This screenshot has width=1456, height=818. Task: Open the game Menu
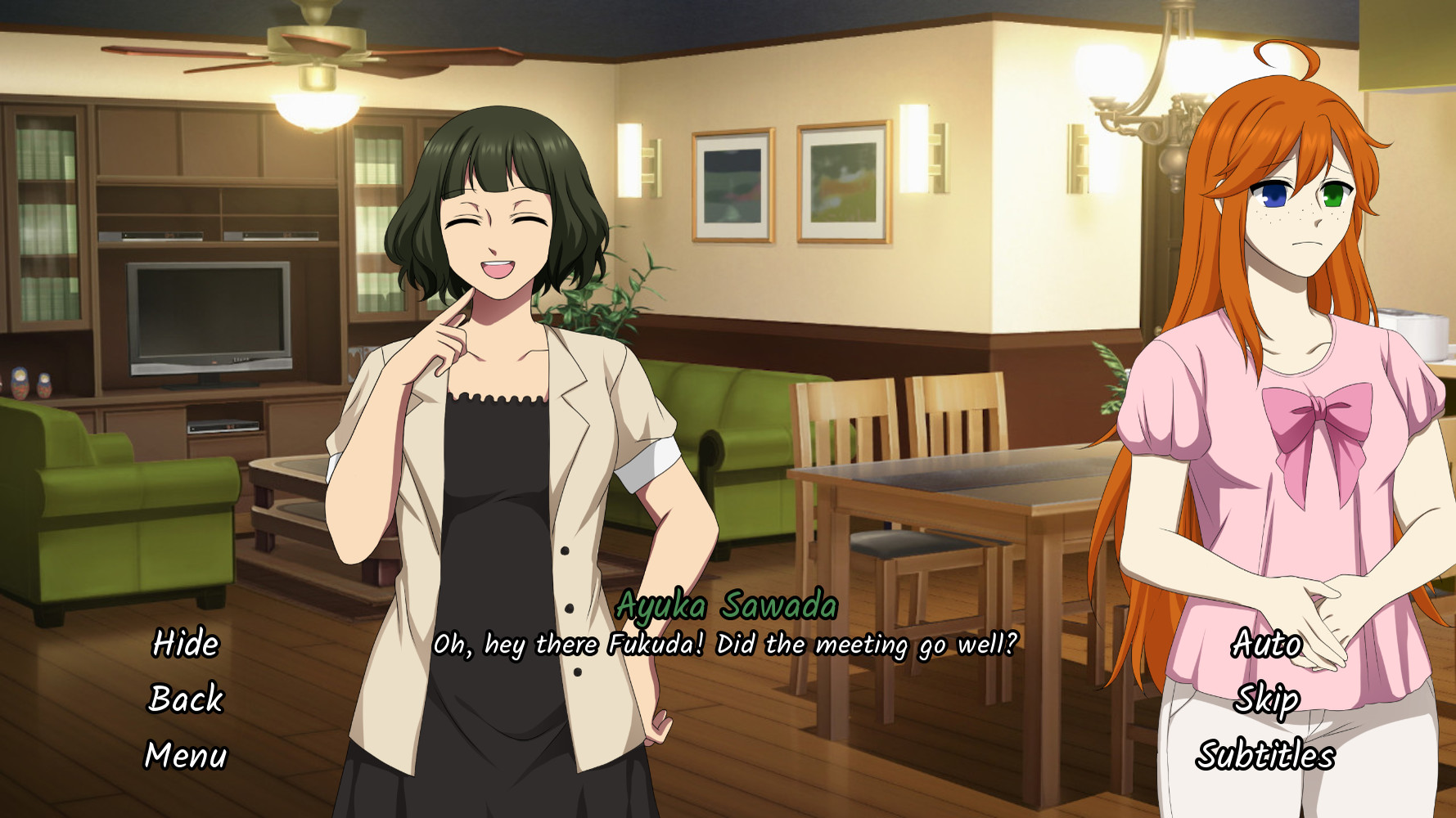186,756
